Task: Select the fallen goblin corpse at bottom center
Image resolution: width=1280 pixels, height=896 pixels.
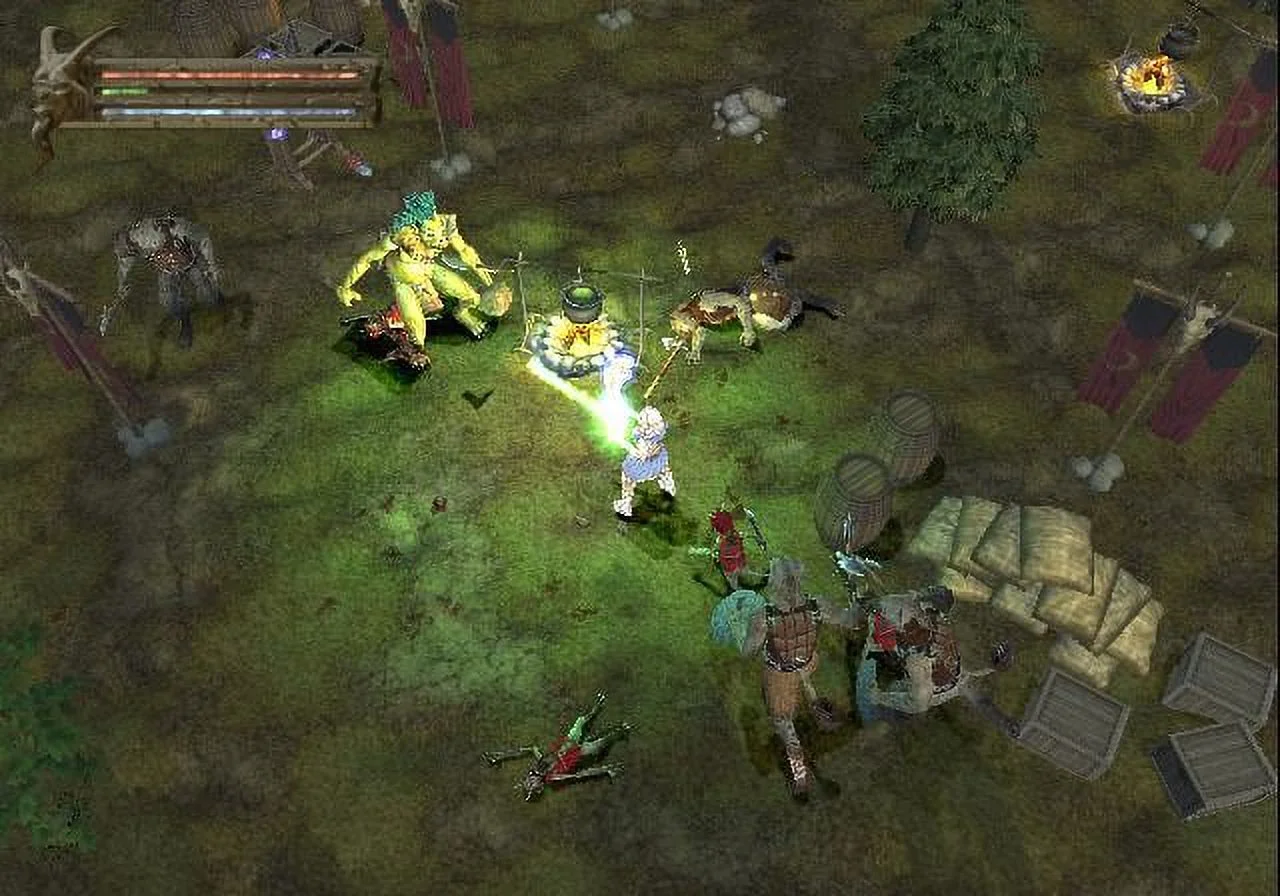Action: [x=565, y=760]
